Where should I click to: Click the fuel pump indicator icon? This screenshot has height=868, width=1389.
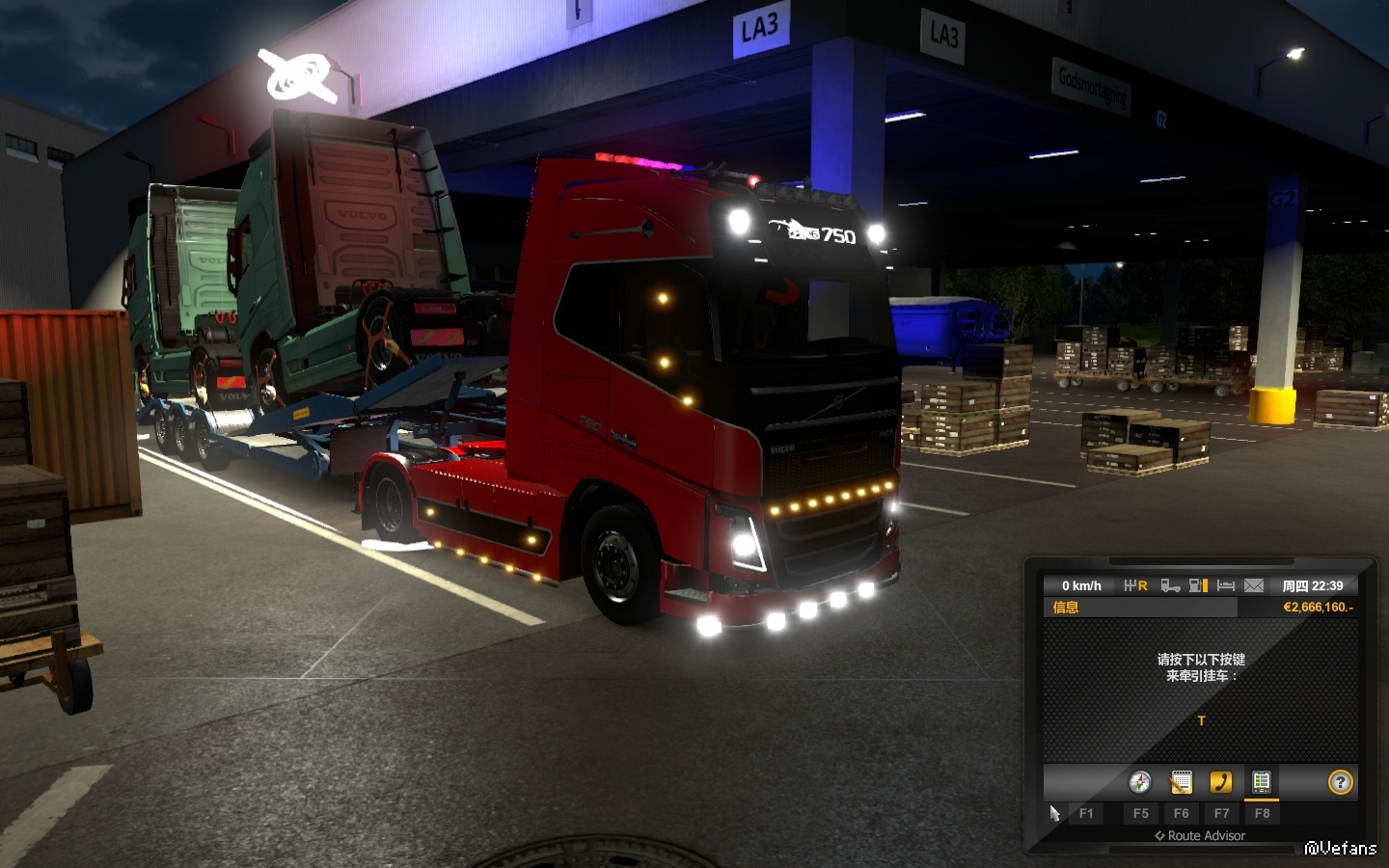[1198, 585]
